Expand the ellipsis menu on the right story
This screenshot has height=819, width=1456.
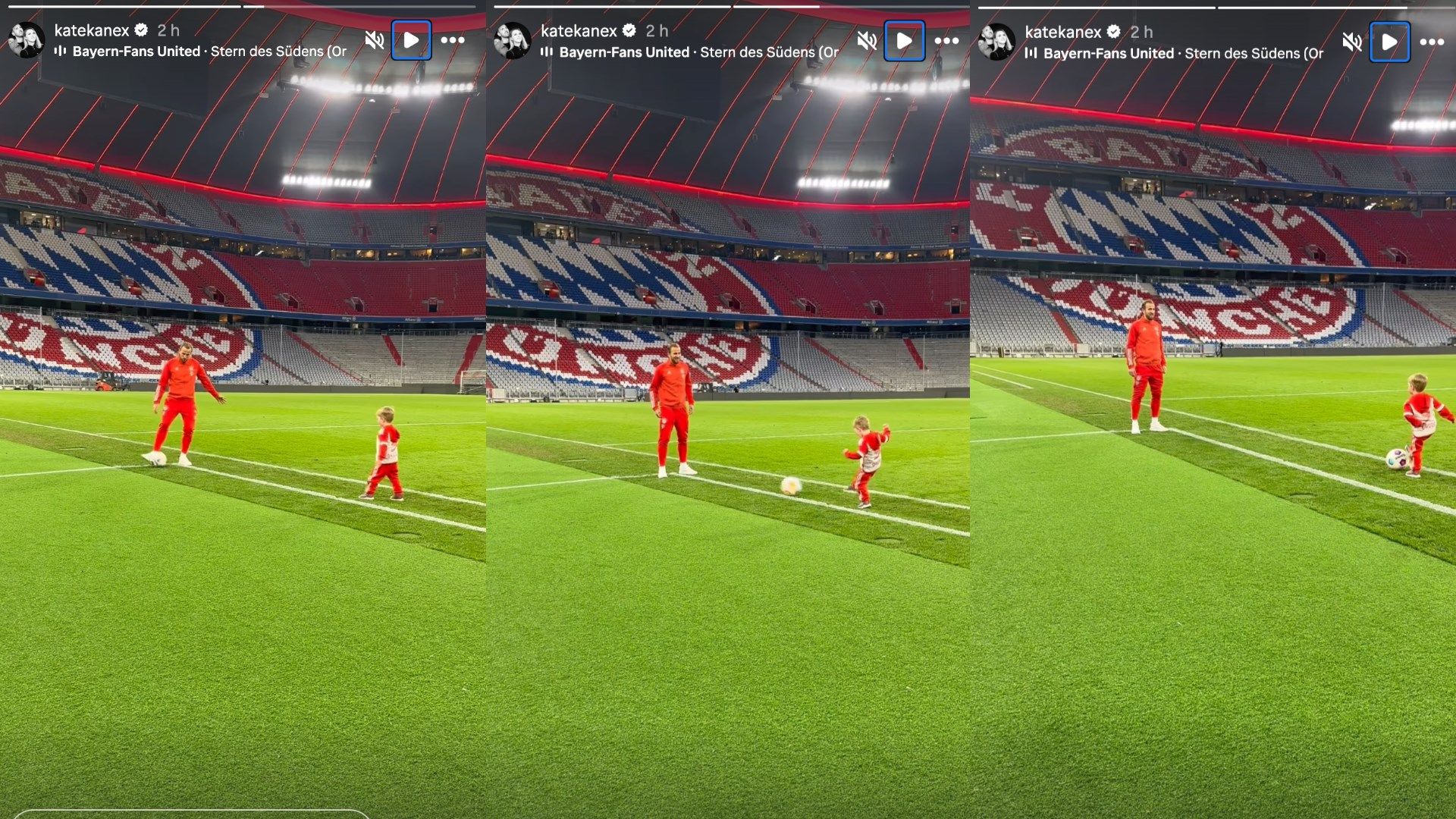(x=1430, y=43)
